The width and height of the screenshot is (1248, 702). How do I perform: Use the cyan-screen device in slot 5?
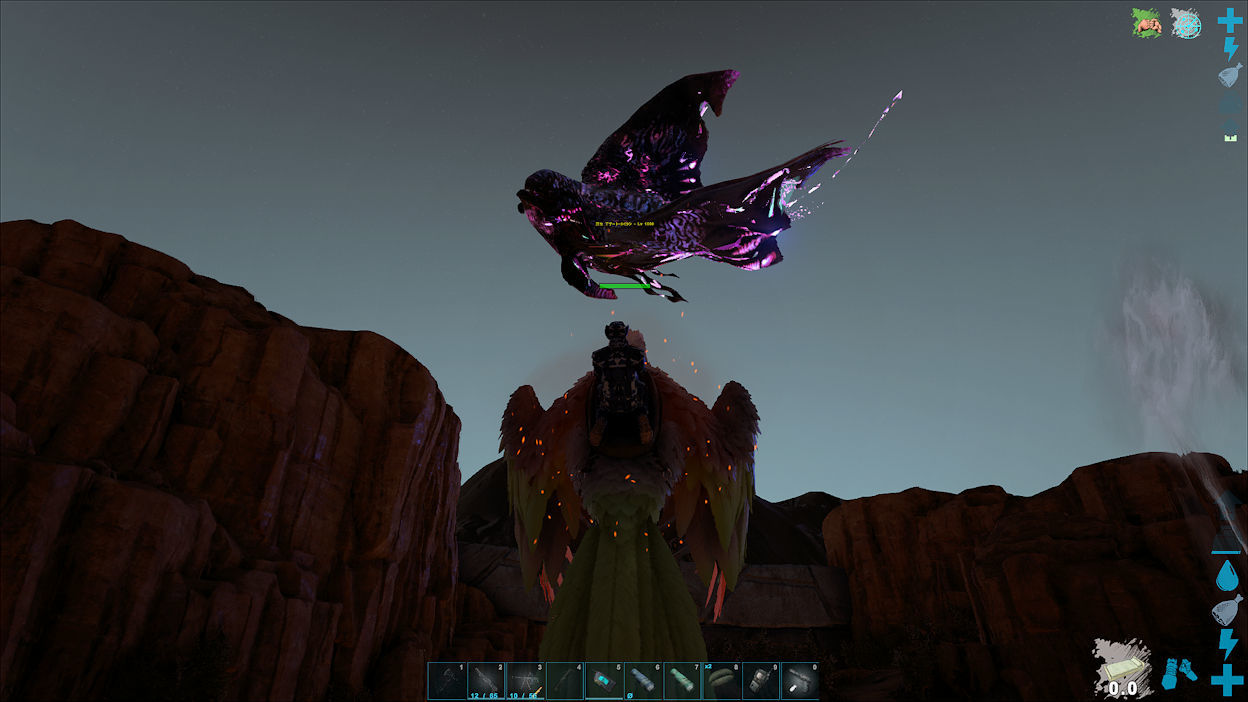[x=604, y=681]
